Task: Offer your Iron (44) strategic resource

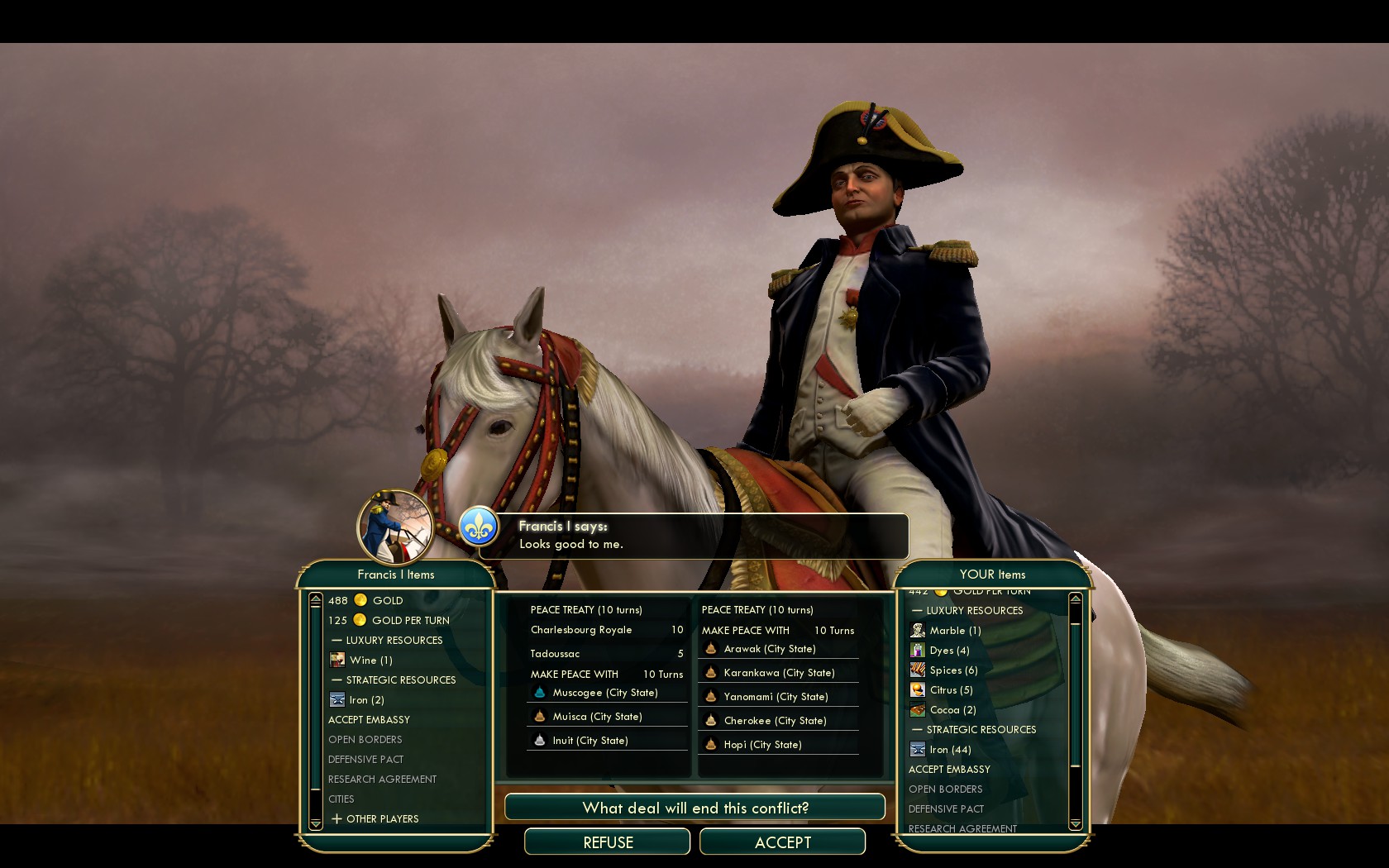Action: click(x=950, y=750)
